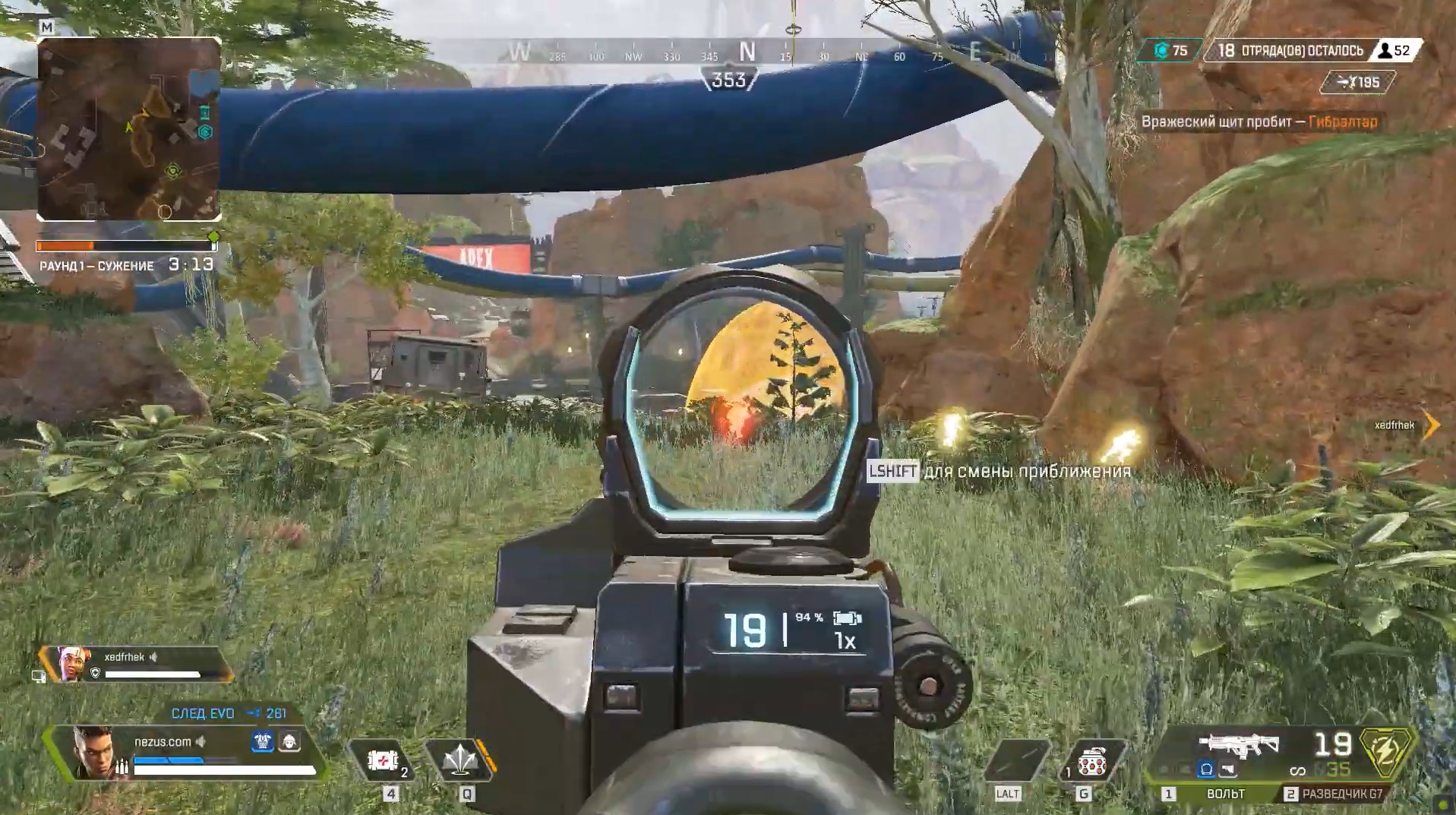Switch to the Вольт weapon slot
Screen dimensions: 1456x815
[x=1224, y=794]
